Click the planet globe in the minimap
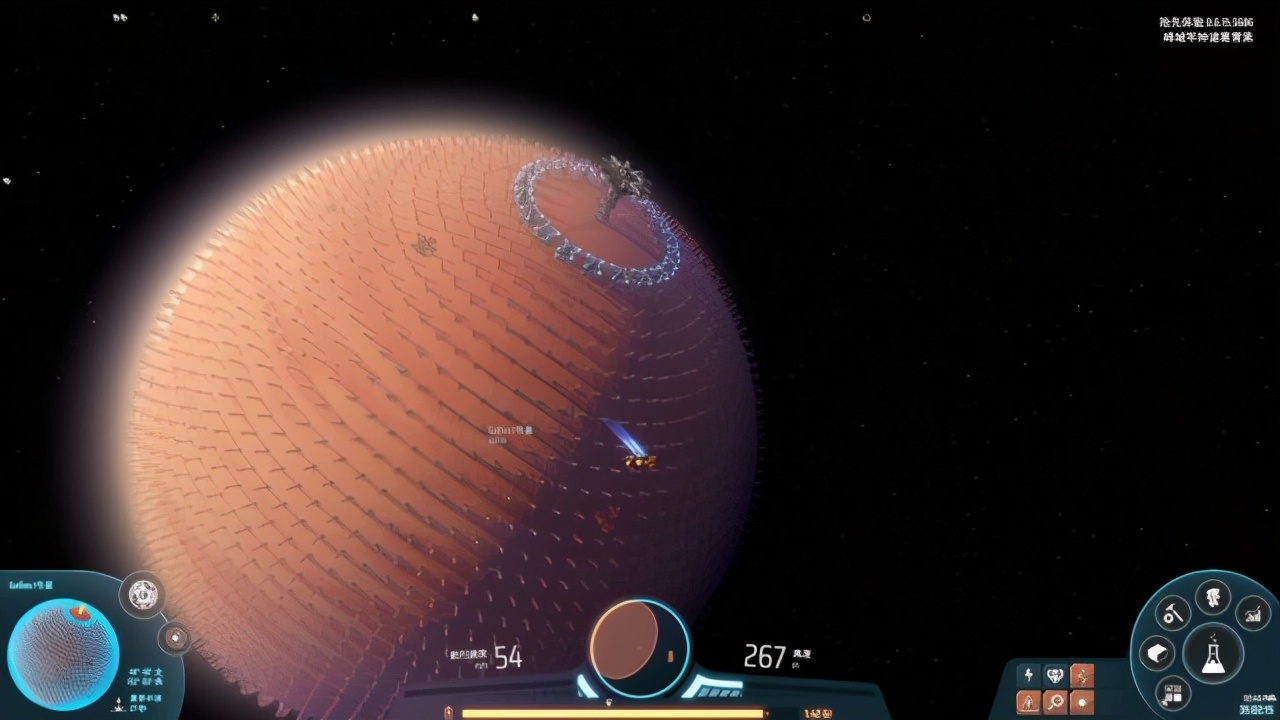 63,650
